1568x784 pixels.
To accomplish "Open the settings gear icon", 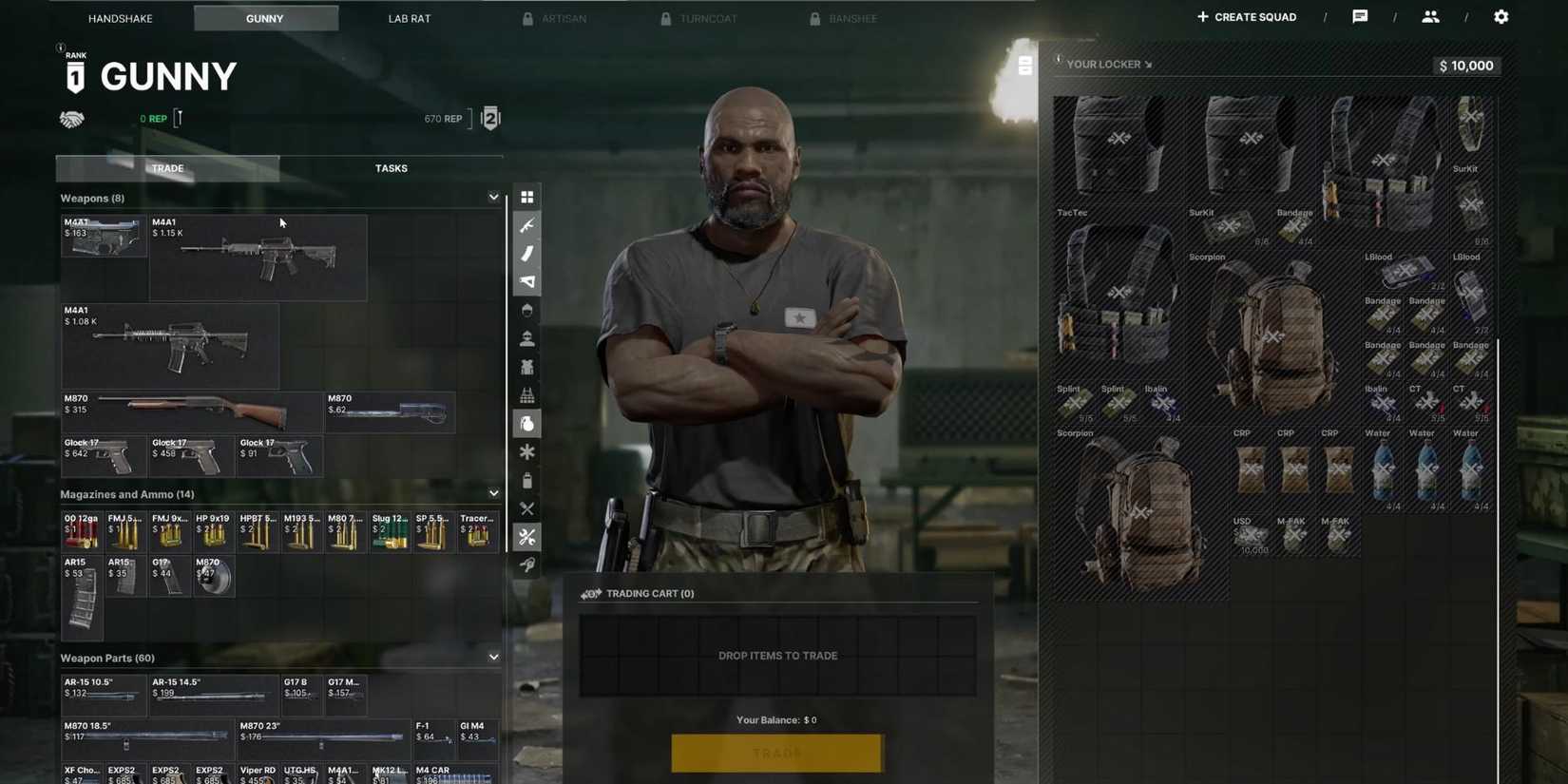I will 1501,16.
